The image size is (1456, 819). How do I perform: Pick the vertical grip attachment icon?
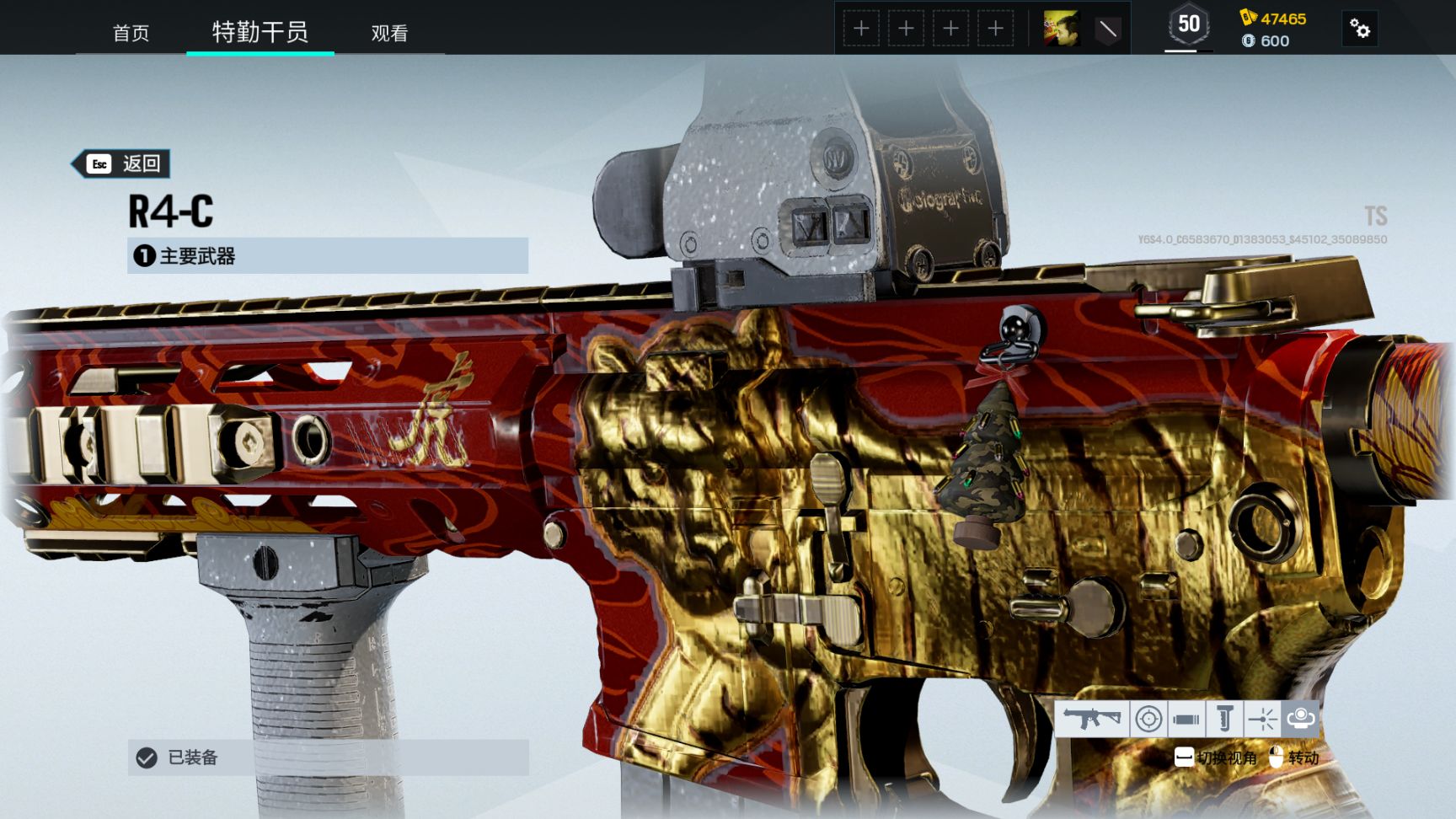coord(1224,719)
